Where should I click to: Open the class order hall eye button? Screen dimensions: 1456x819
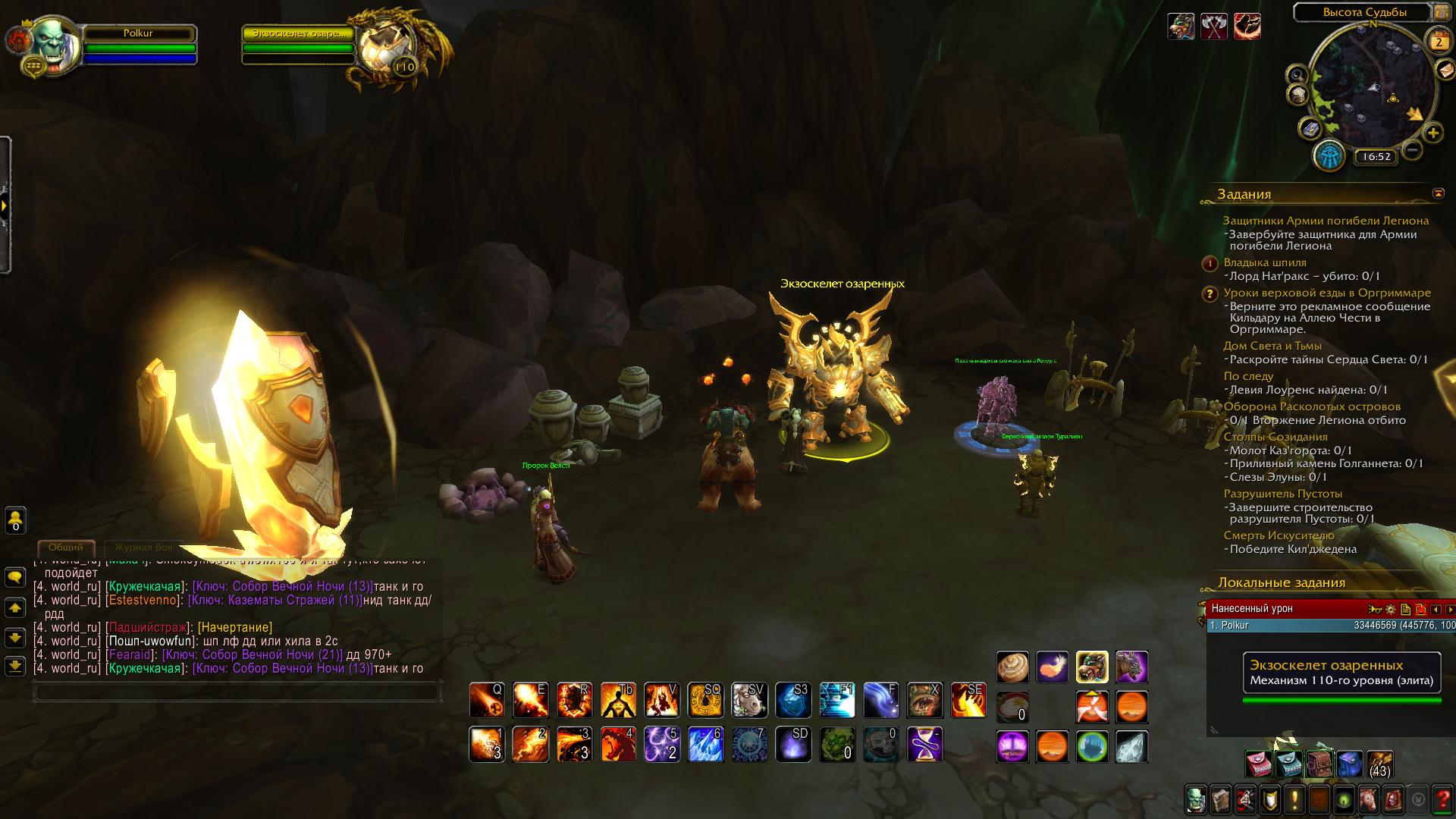point(1329,156)
